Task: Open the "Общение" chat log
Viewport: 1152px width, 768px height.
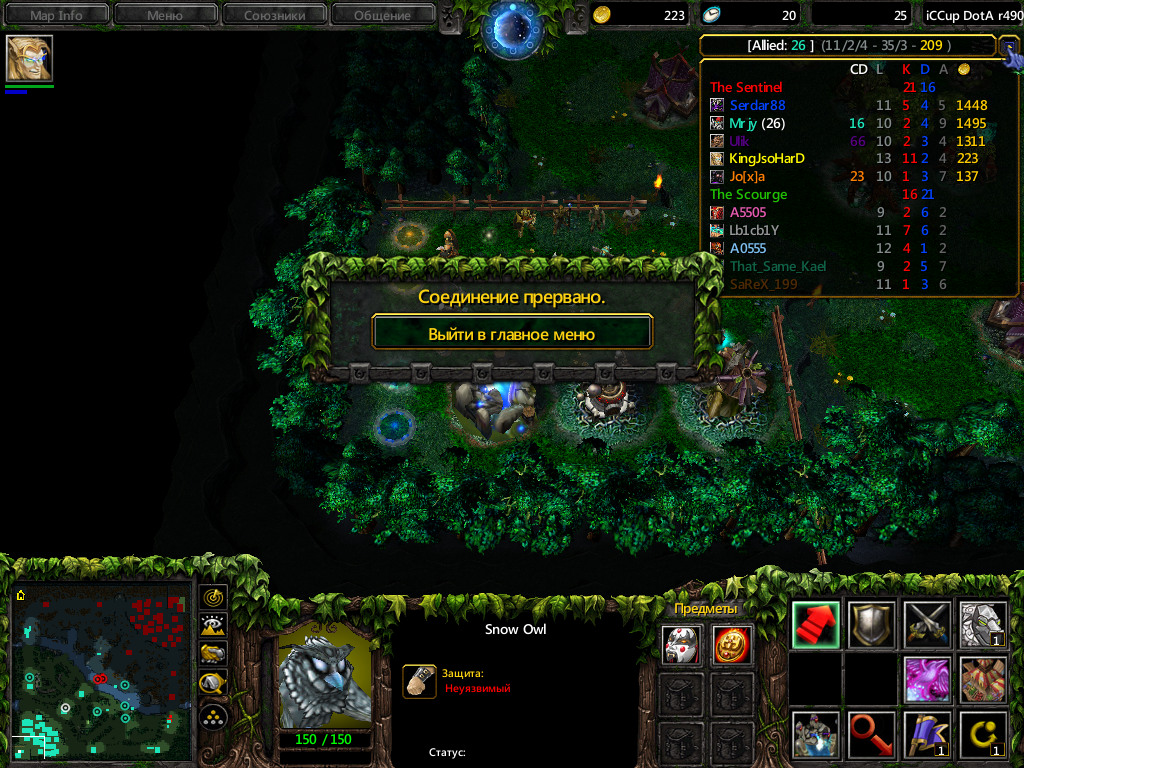Action: [382, 15]
